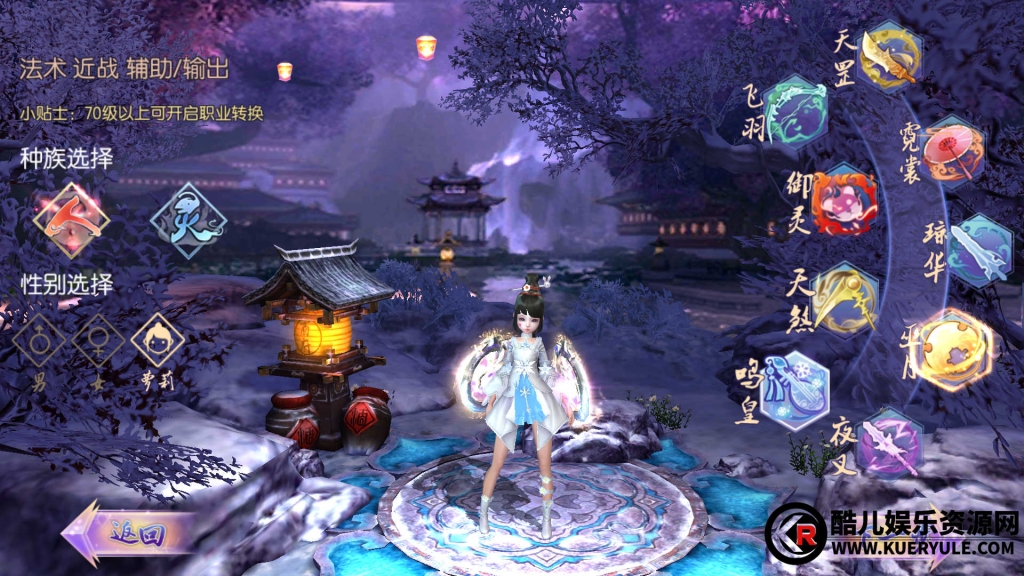Screen dimensions: 1024x576
Task: Select the 霓裳 umbrella class icon
Action: click(x=953, y=152)
